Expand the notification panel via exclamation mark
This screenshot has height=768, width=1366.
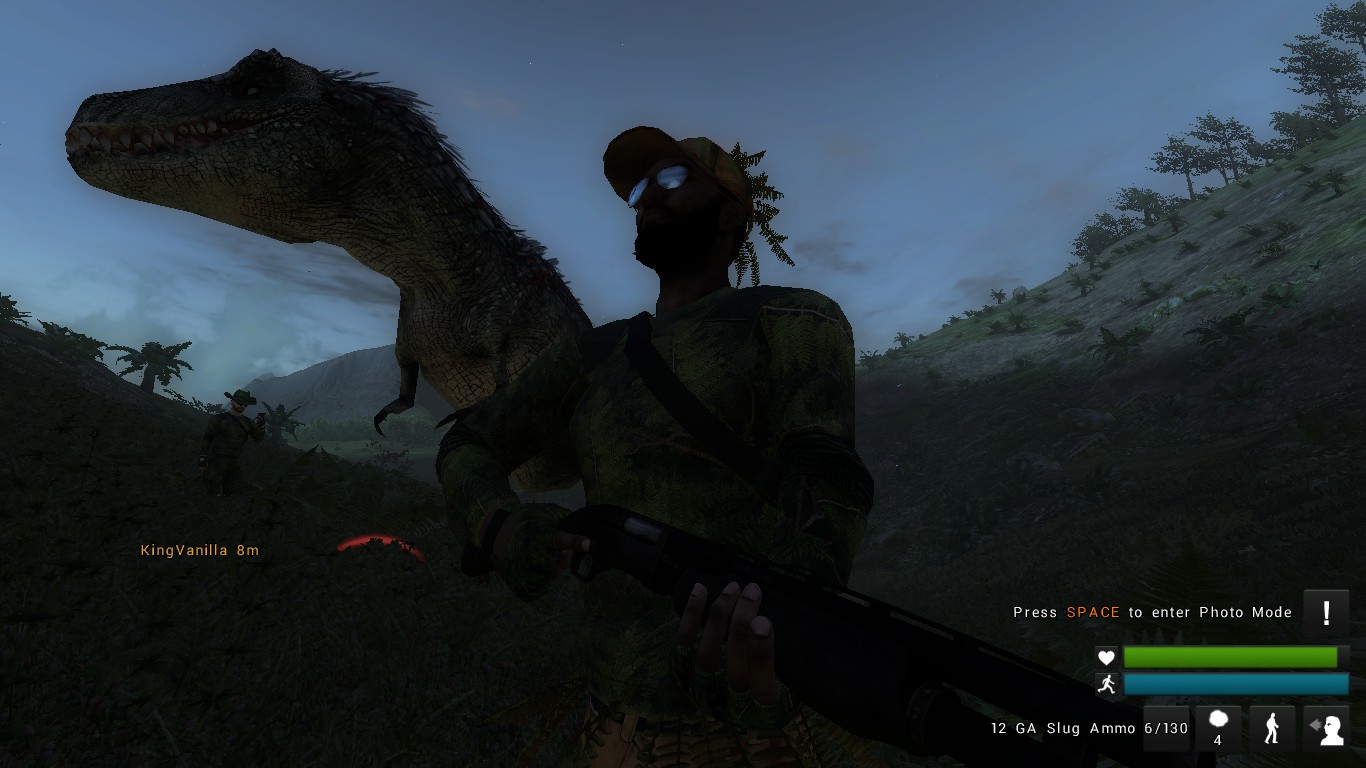1328,611
